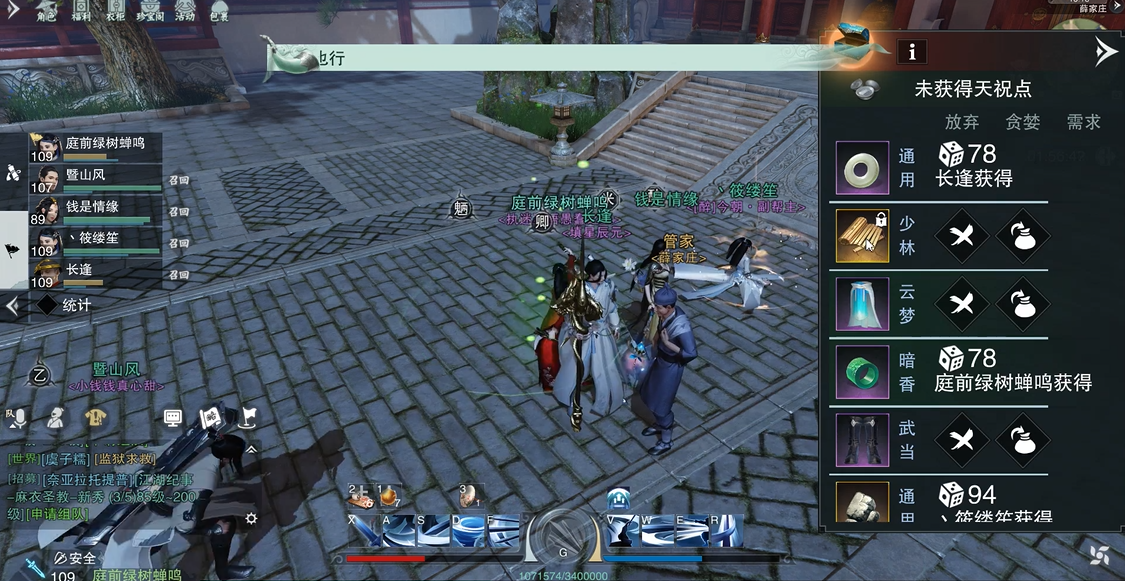Image resolution: width=1125 pixels, height=581 pixels.
Task: Open the 衣柜 wardrobe menu
Action: coord(115,11)
